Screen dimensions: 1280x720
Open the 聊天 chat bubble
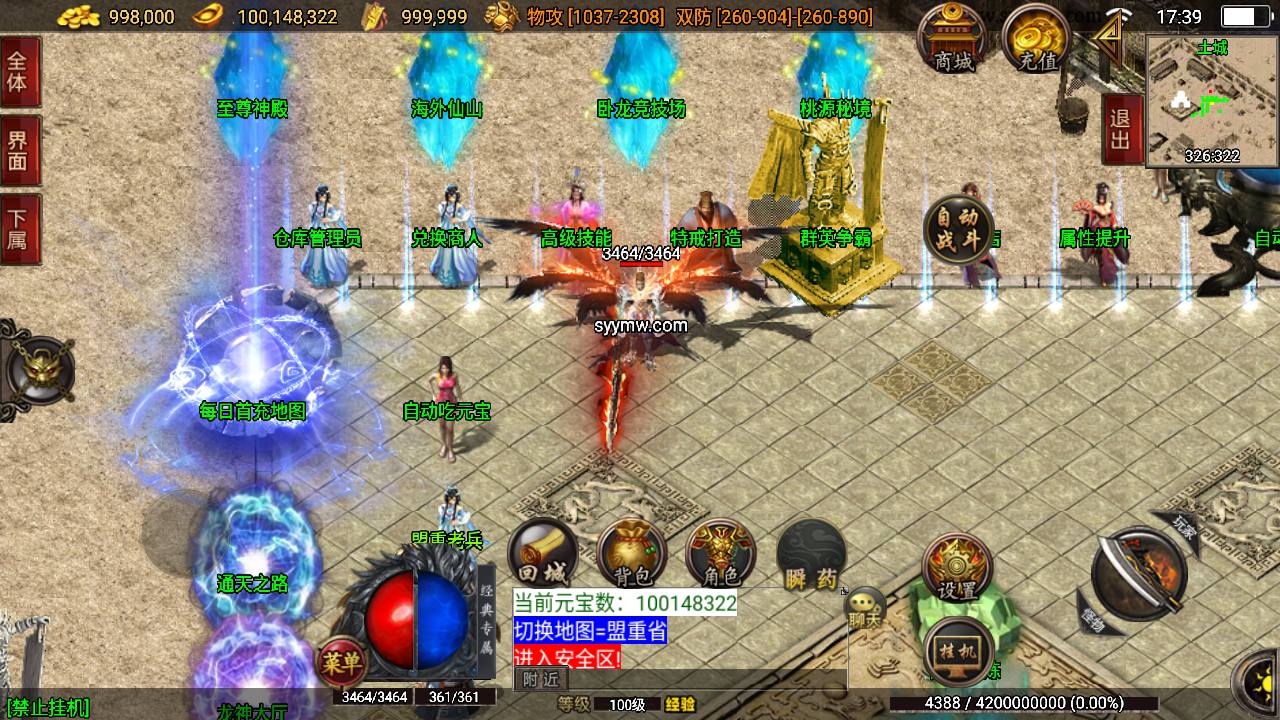point(864,608)
